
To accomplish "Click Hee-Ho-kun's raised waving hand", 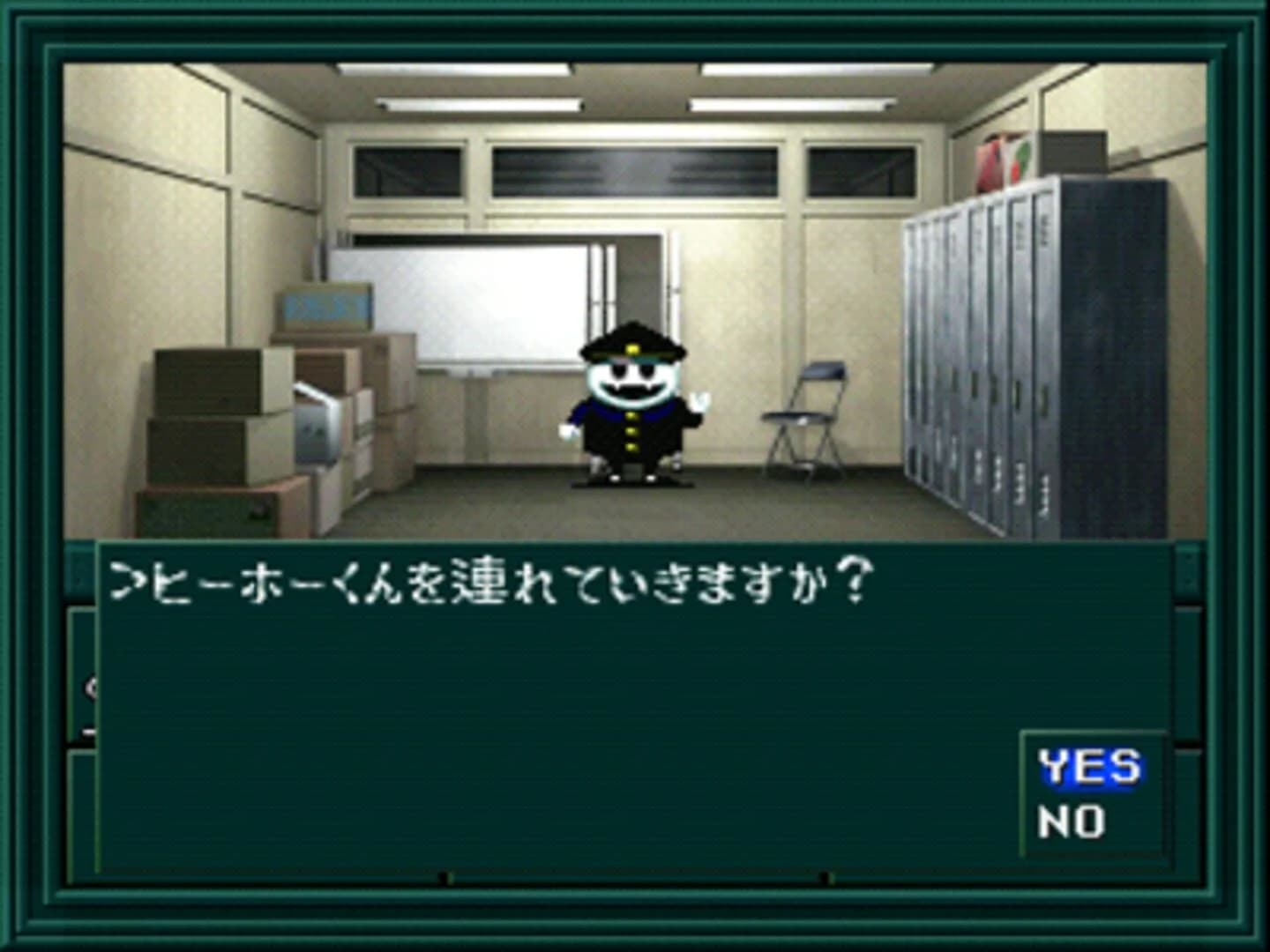I will pos(699,403).
